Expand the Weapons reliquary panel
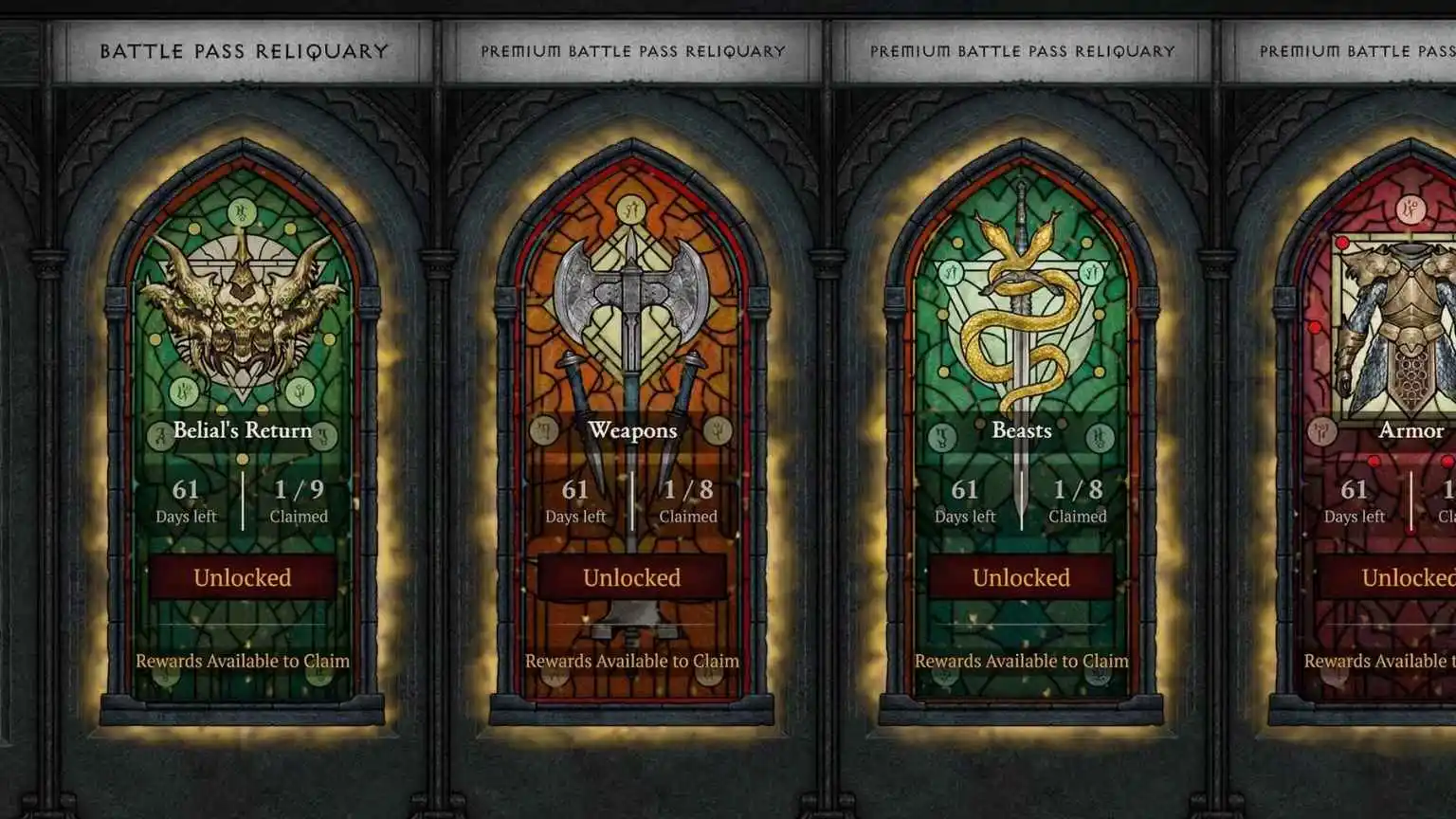Image resolution: width=1456 pixels, height=819 pixels. click(x=630, y=578)
